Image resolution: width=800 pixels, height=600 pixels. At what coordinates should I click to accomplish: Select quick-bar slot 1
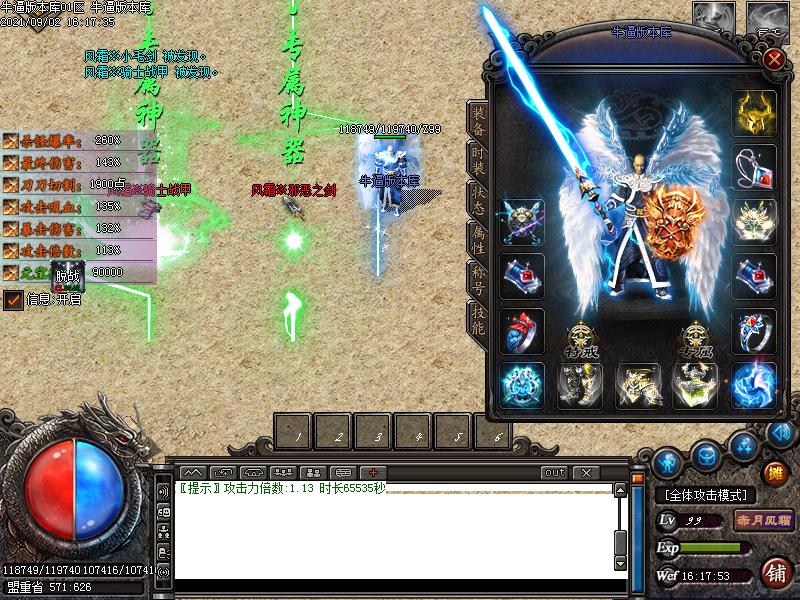296,431
